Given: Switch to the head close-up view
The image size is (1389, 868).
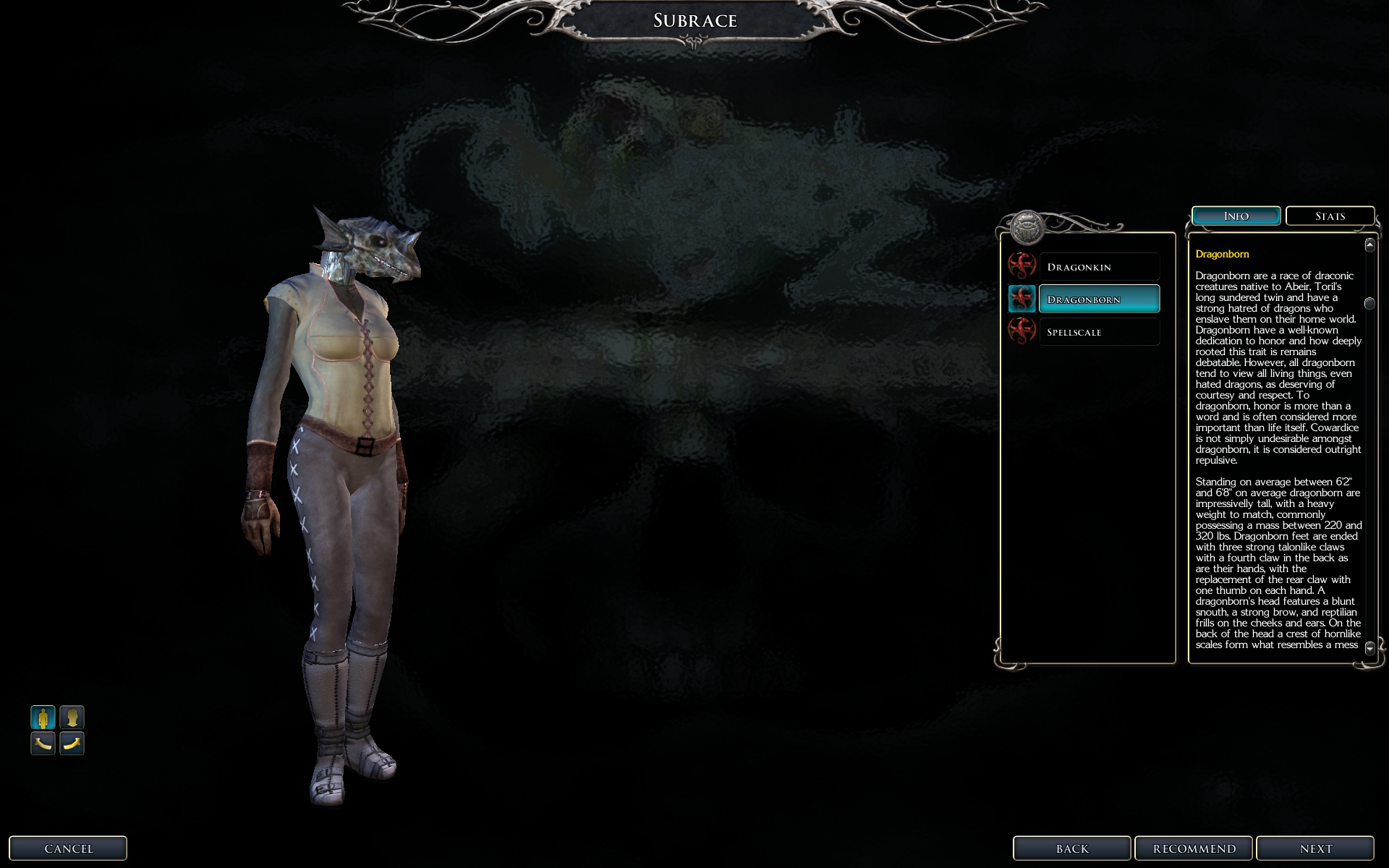Looking at the screenshot, I should point(72,718).
